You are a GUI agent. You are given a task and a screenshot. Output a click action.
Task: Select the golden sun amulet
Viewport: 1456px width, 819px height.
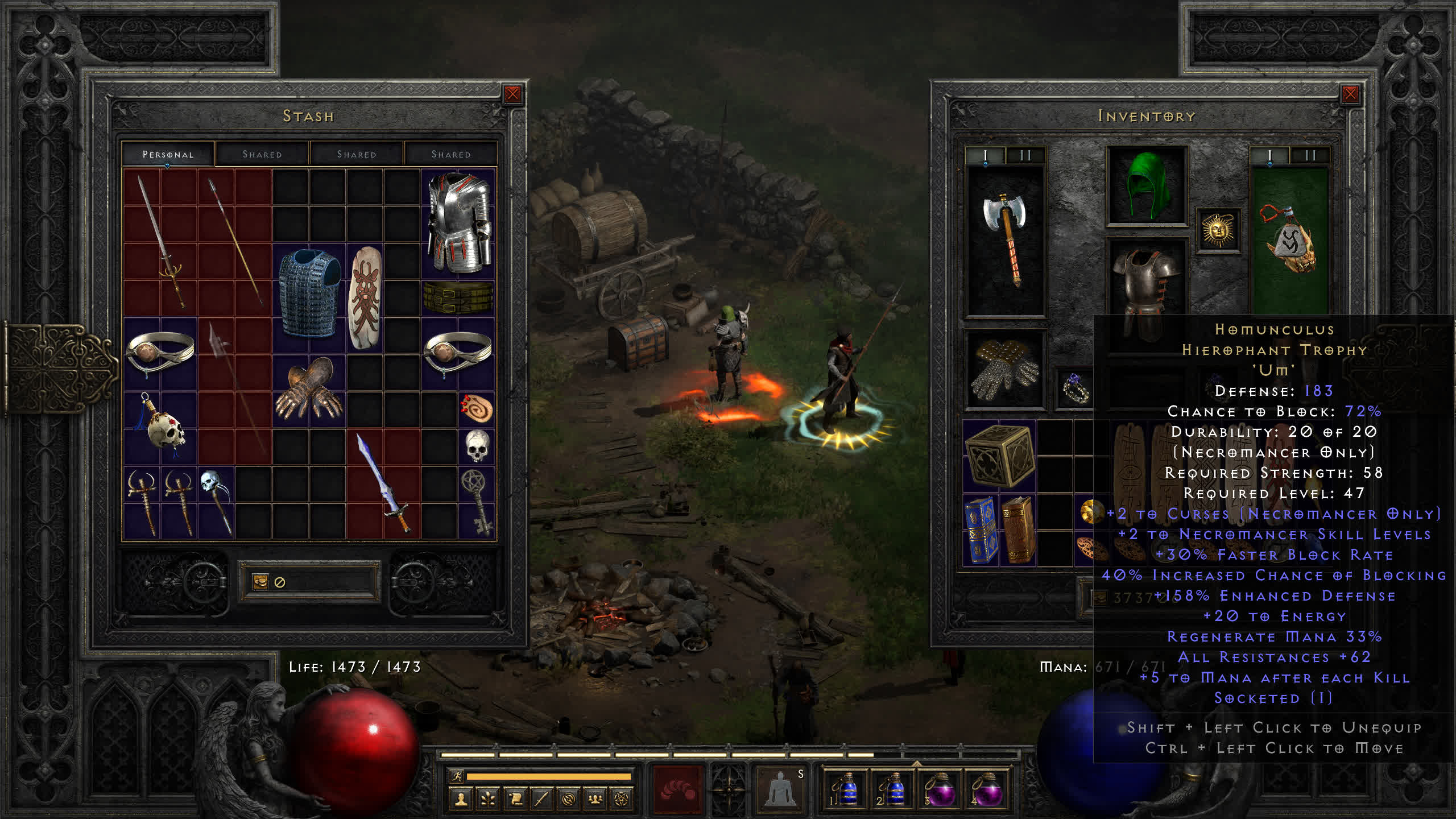1218,230
